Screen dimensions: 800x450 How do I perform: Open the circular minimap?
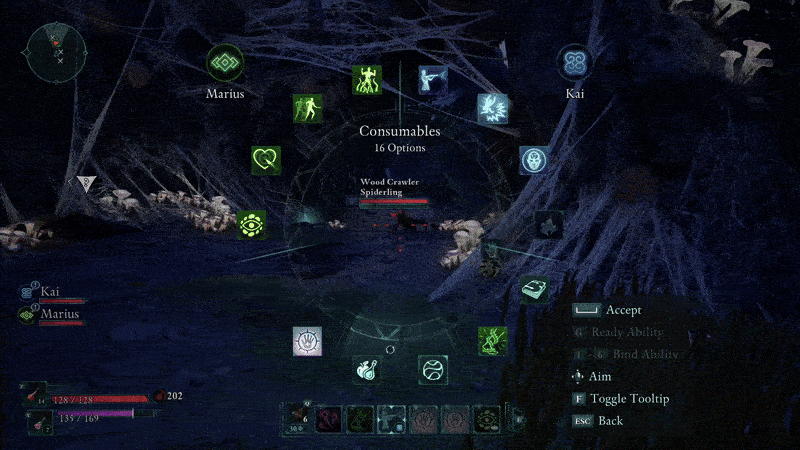click(x=56, y=51)
